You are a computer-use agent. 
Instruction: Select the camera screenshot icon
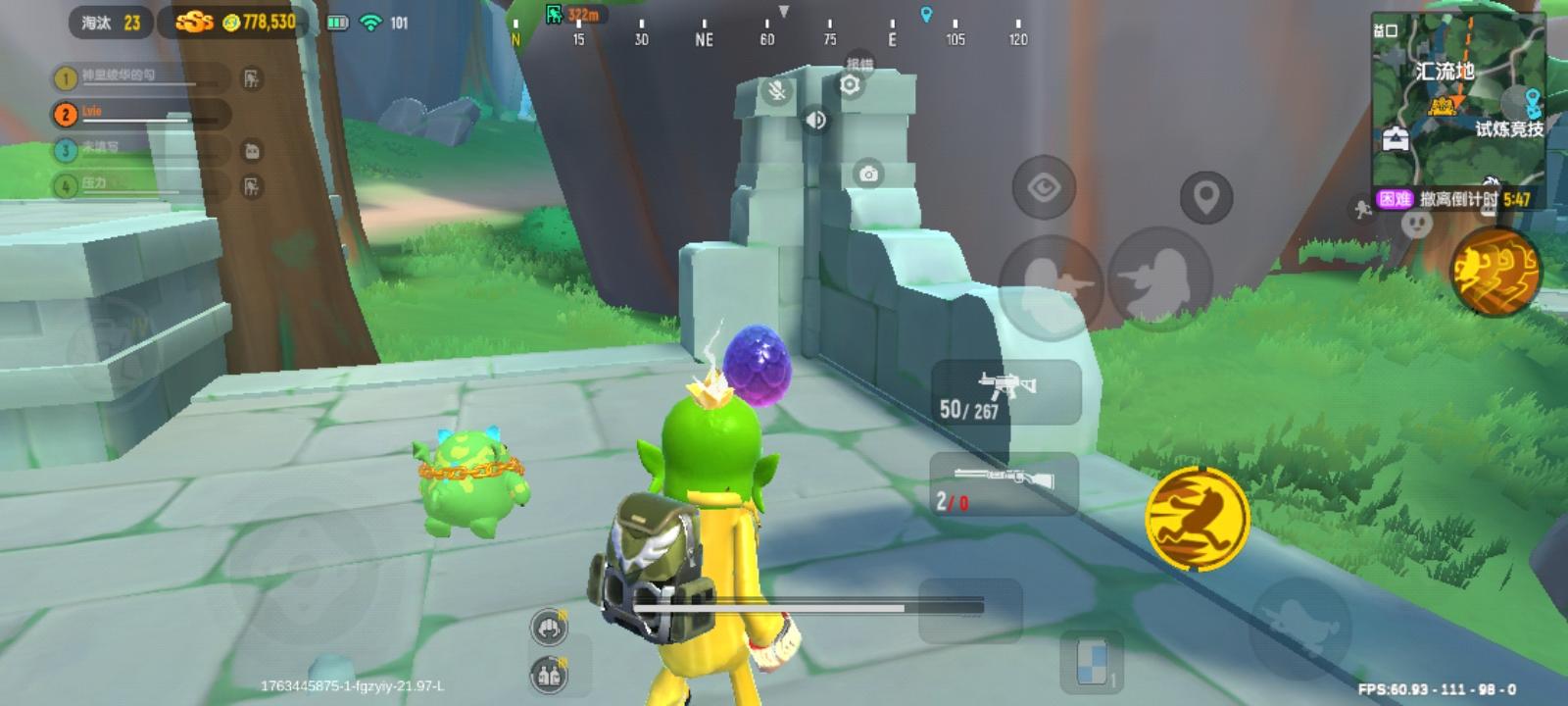coord(866,173)
